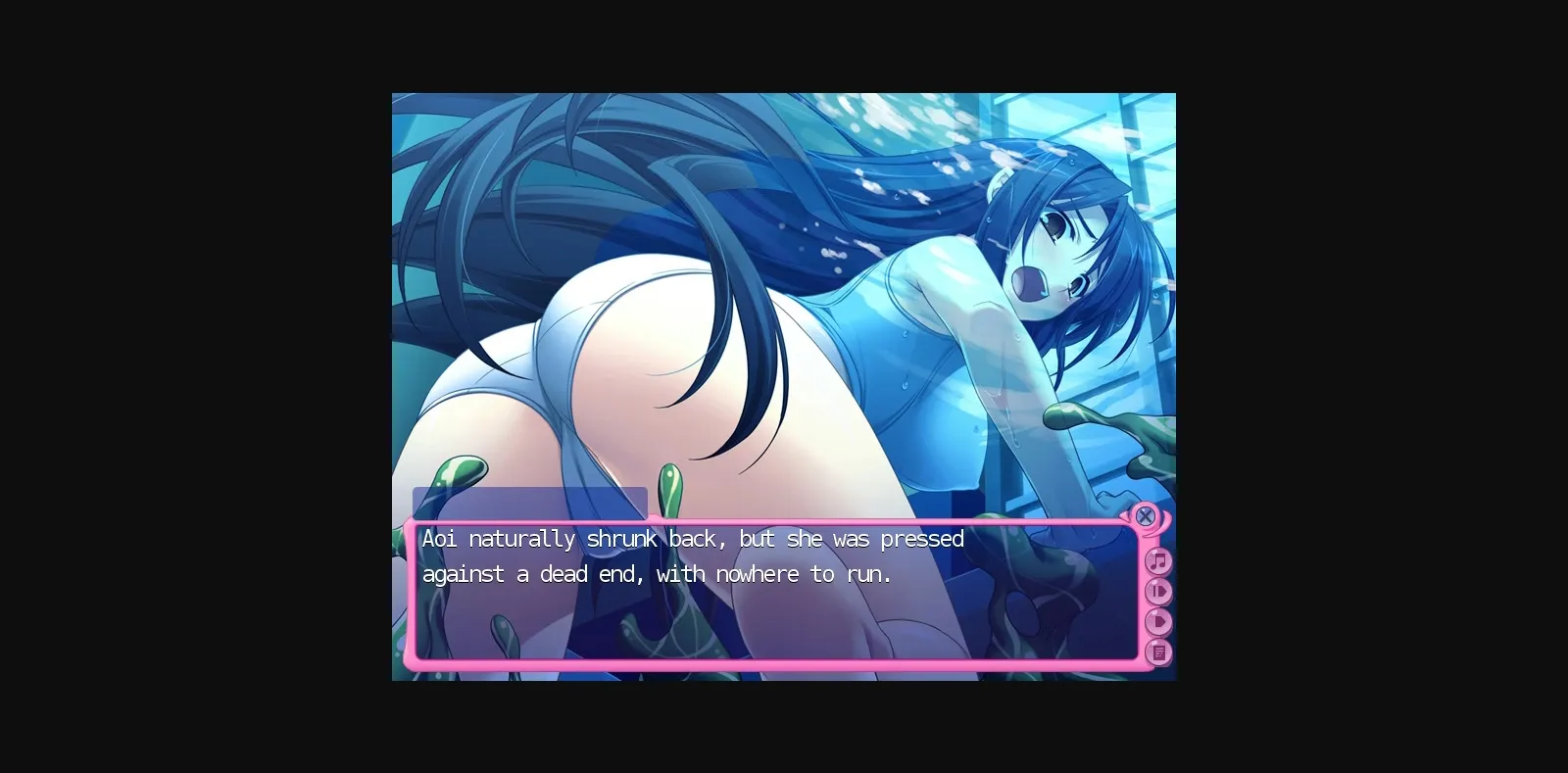Click the circular X above the icon column
Image resolution: width=1568 pixels, height=773 pixels.
(x=1146, y=516)
